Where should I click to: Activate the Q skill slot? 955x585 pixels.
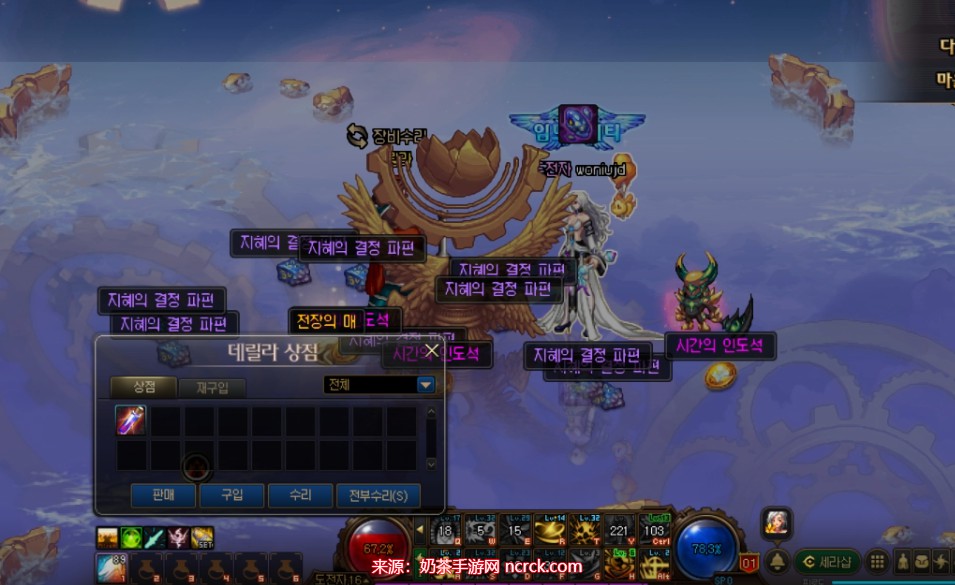[447, 531]
